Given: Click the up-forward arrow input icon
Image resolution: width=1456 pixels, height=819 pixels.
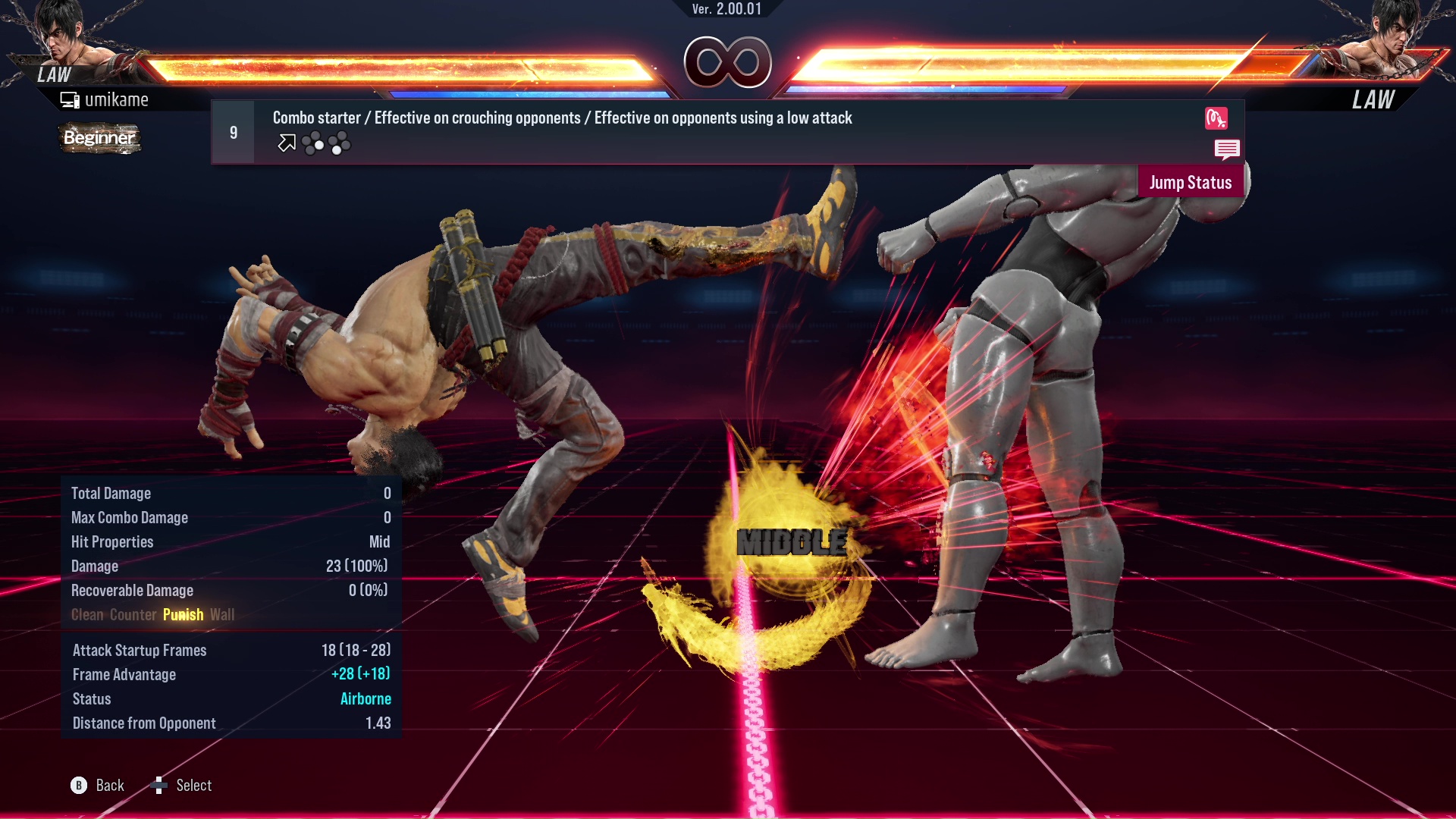Looking at the screenshot, I should coord(286,143).
